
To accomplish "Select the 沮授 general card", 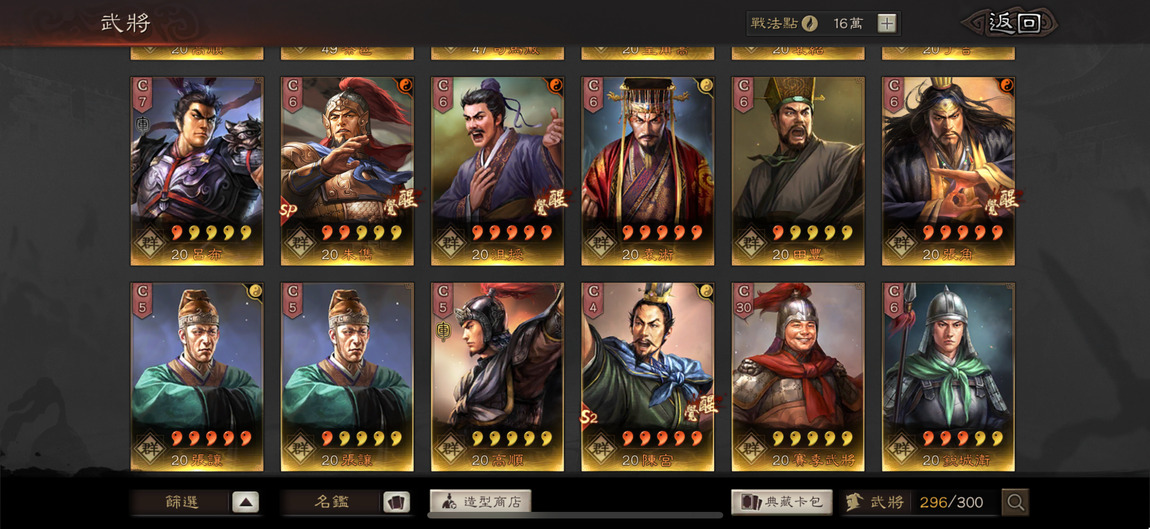I will tap(497, 170).
